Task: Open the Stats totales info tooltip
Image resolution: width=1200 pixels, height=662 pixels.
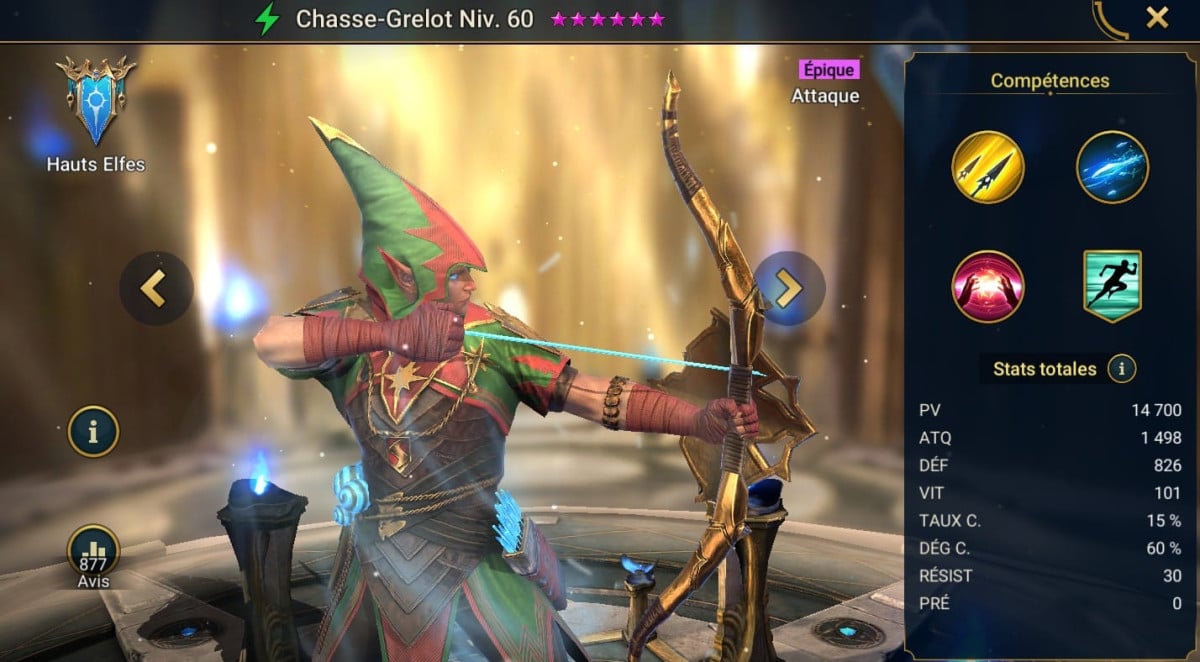Action: [x=1122, y=369]
